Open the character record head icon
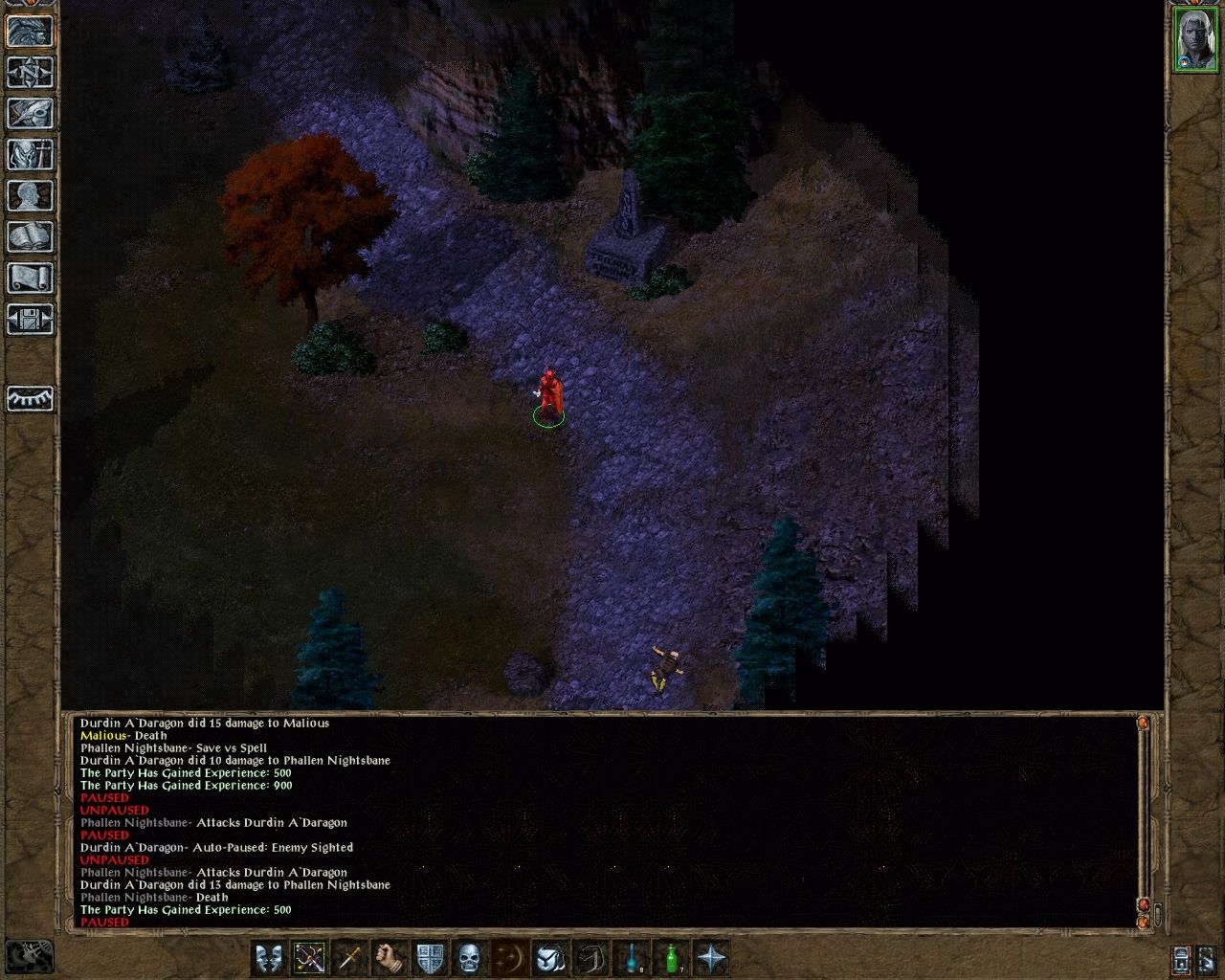 click(31, 195)
